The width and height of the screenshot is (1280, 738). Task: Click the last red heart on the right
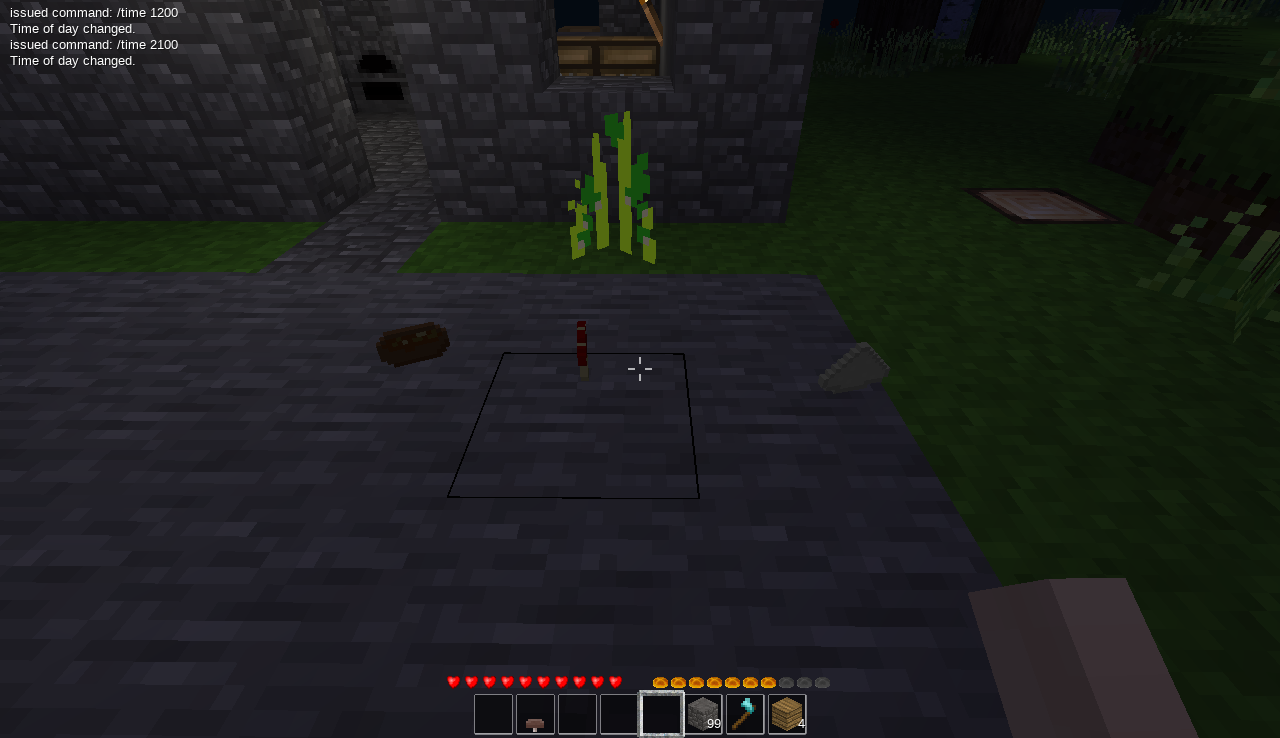pos(617,681)
